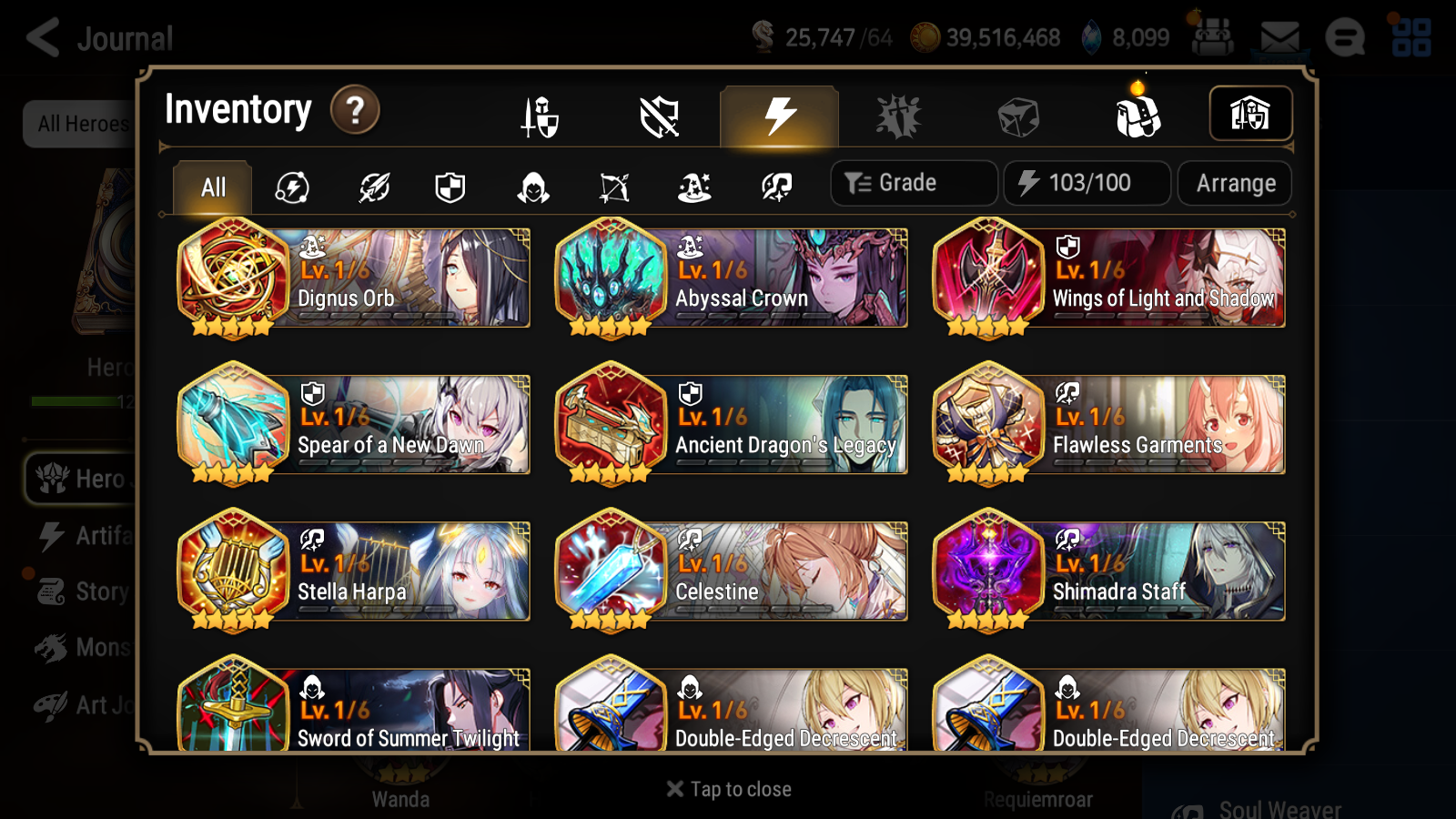The height and width of the screenshot is (819, 1456).
Task: Open the Charms inventory tab
Action: 899,116
